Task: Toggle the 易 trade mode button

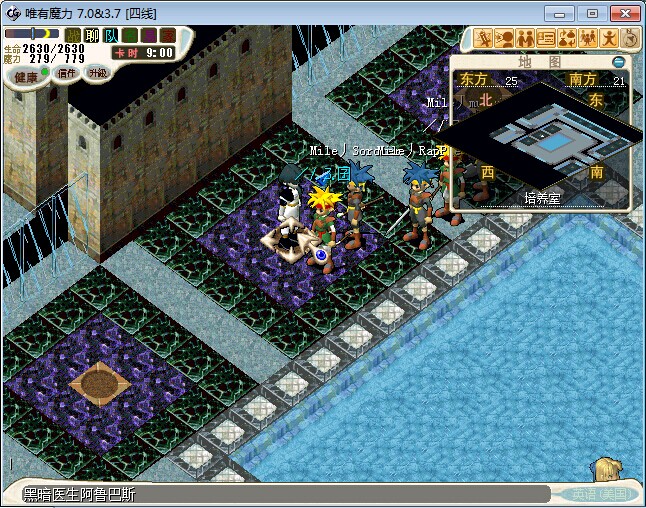Action: (148, 36)
